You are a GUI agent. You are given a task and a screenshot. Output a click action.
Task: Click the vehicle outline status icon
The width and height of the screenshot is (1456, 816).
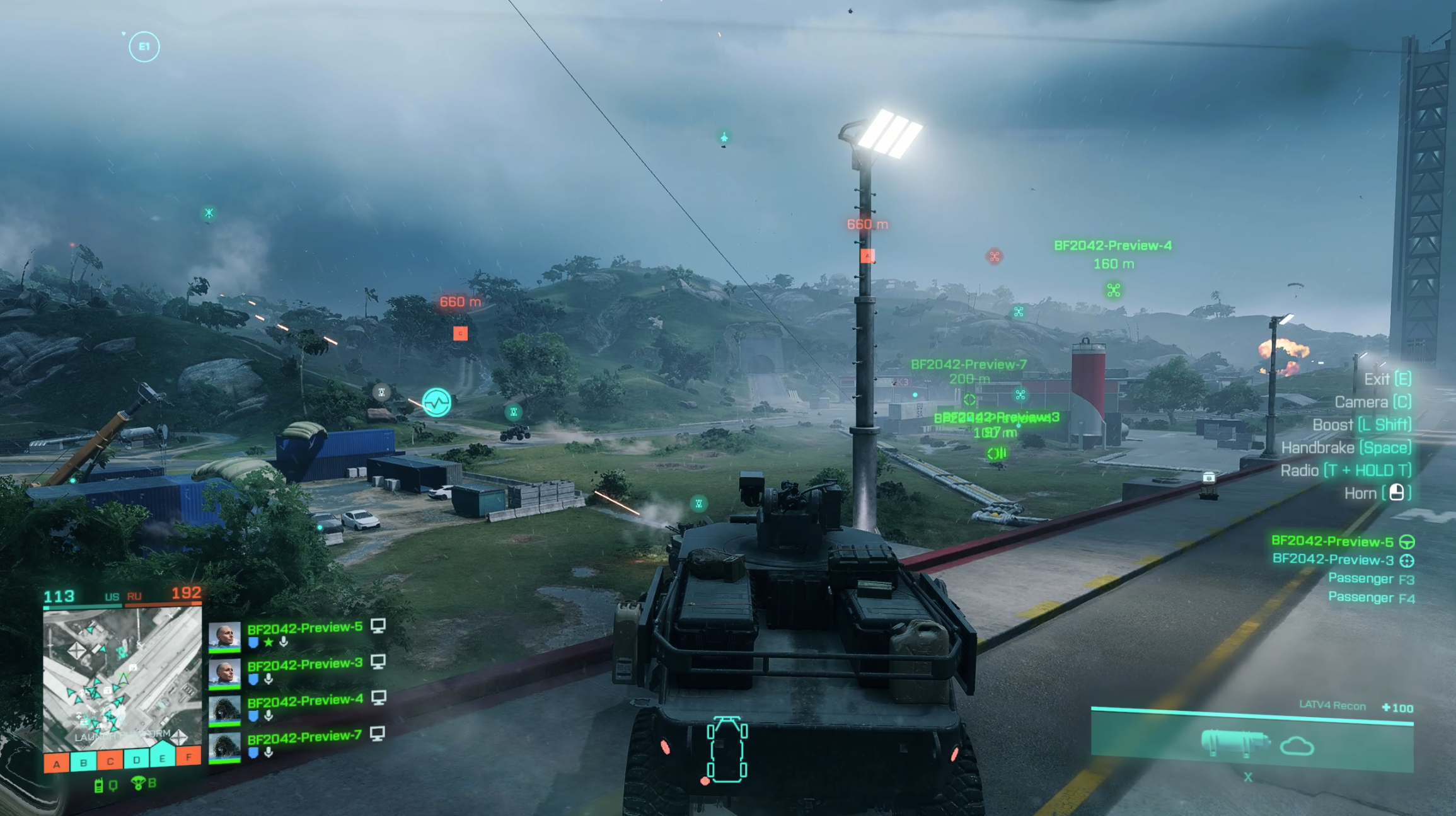(727, 750)
